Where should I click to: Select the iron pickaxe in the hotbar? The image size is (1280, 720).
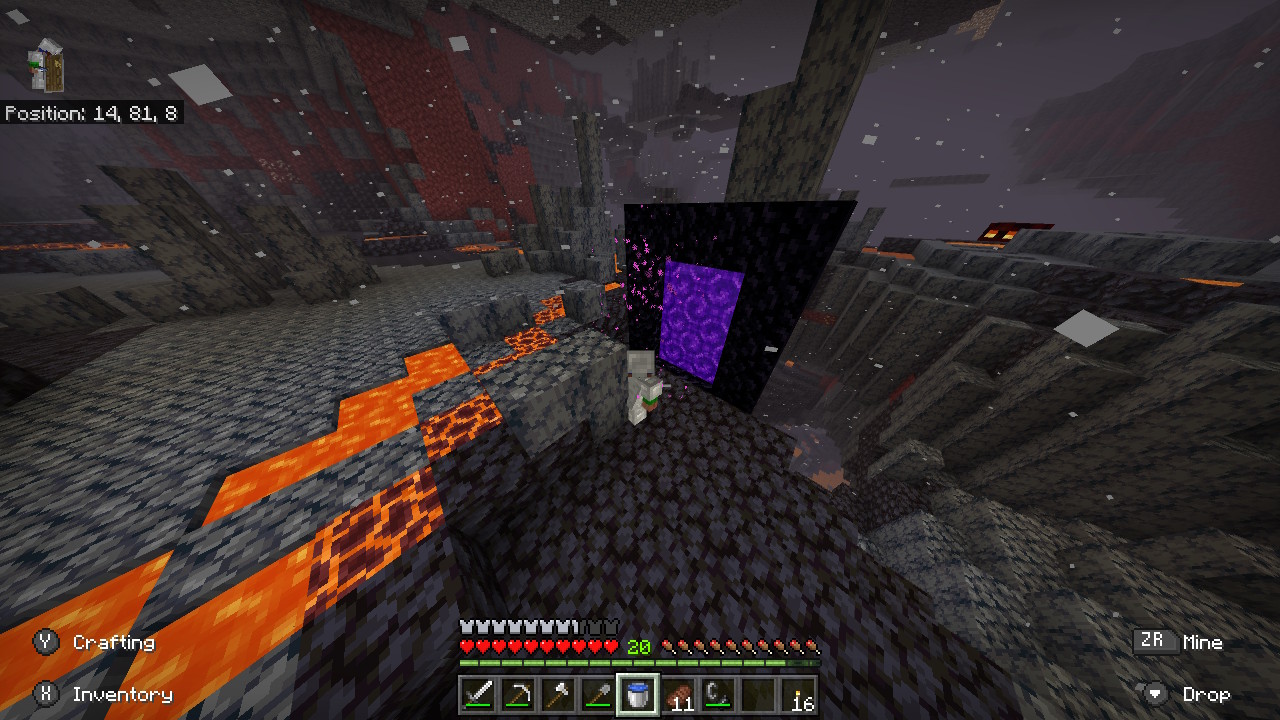click(517, 695)
